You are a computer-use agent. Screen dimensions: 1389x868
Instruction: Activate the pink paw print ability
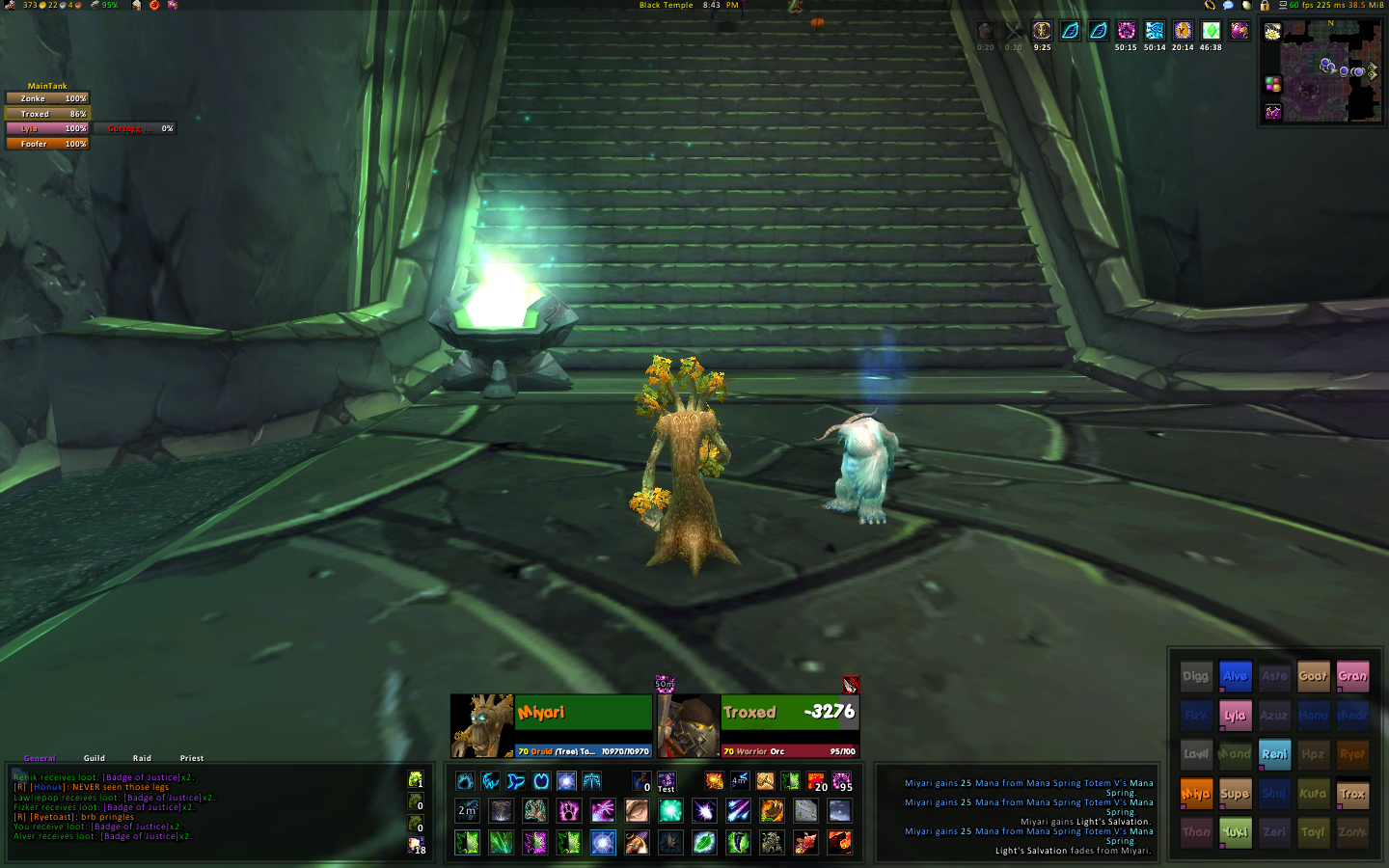pyautogui.click(x=569, y=810)
